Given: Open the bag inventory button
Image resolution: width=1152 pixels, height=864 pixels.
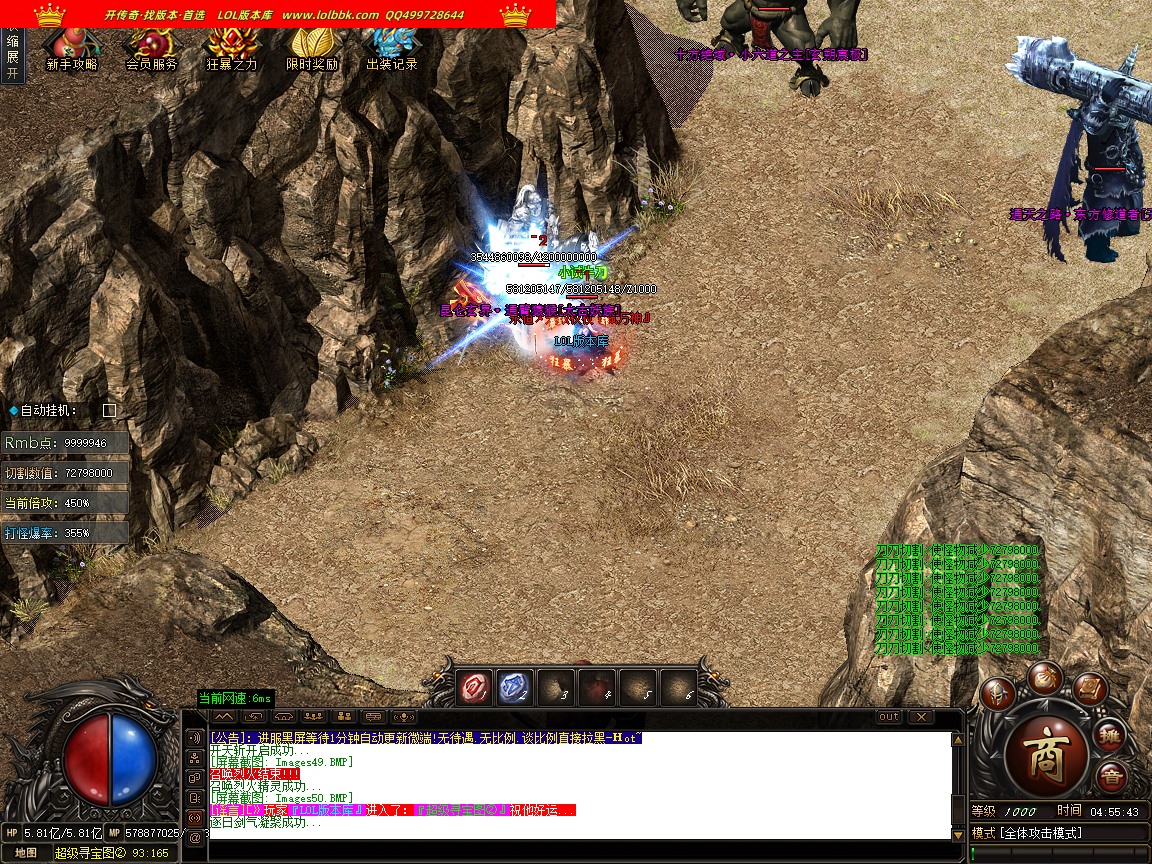Looking at the screenshot, I should (x=1044, y=676).
